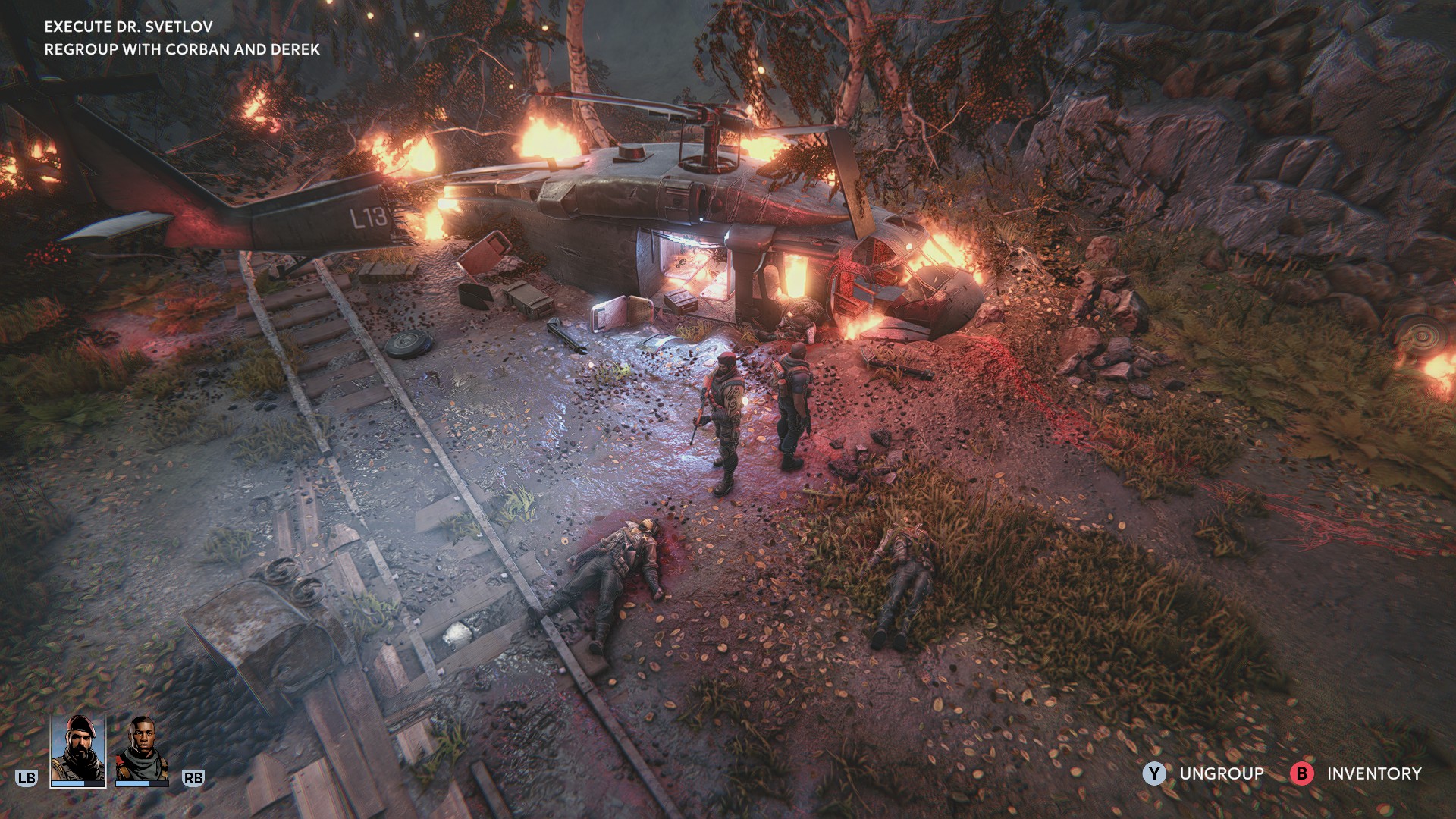Screen dimensions: 1456x819
Task: Open the Inventory
Action: click(1373, 773)
